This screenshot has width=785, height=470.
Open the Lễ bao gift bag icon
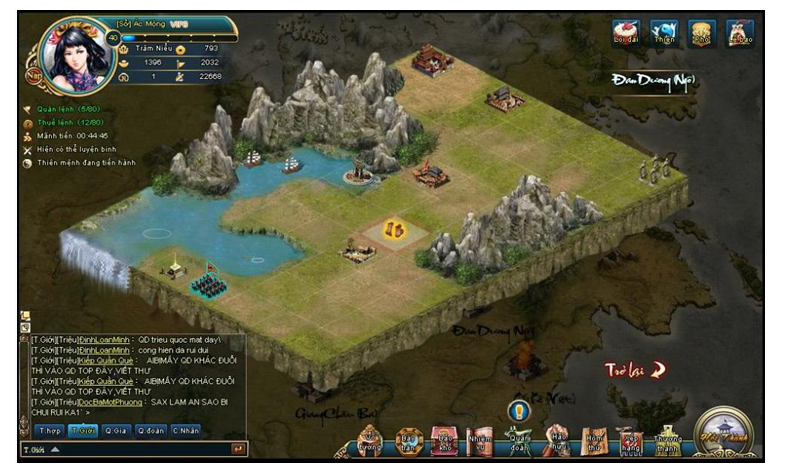pos(739,33)
